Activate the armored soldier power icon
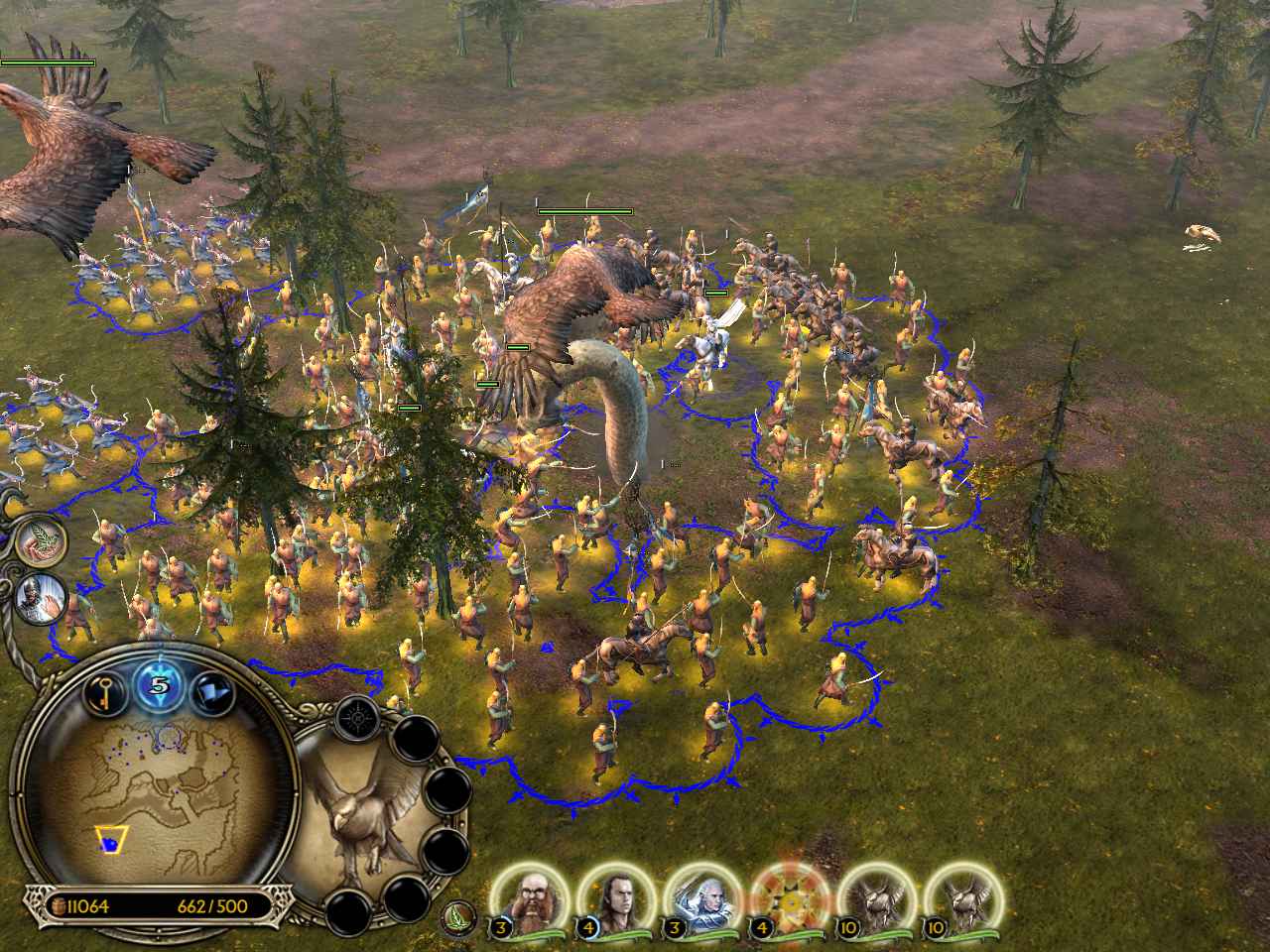This screenshot has height=952, width=1270. [x=41, y=597]
